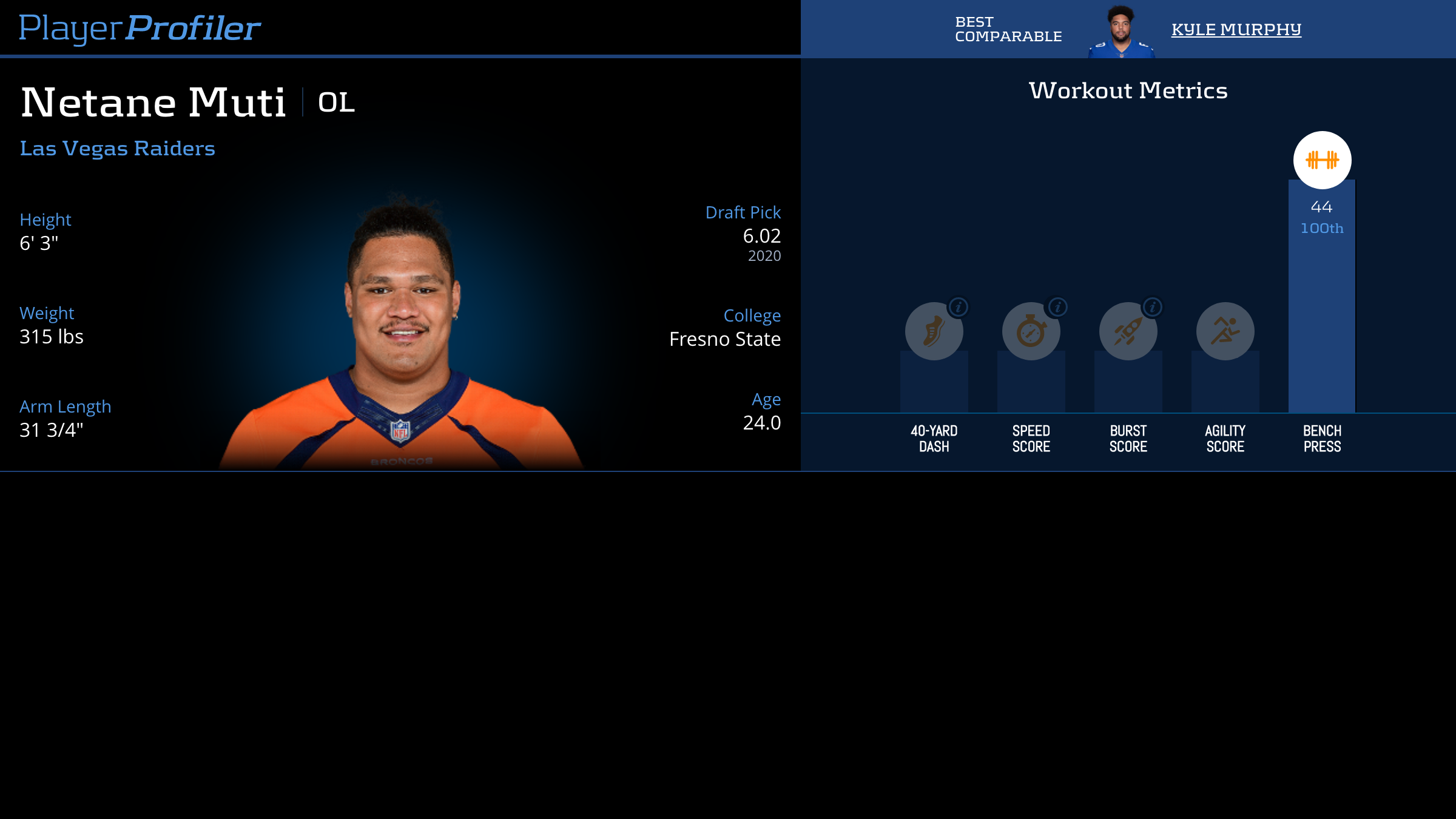This screenshot has height=819, width=1456.
Task: Click the Agility Score runner icon
Action: click(1225, 331)
